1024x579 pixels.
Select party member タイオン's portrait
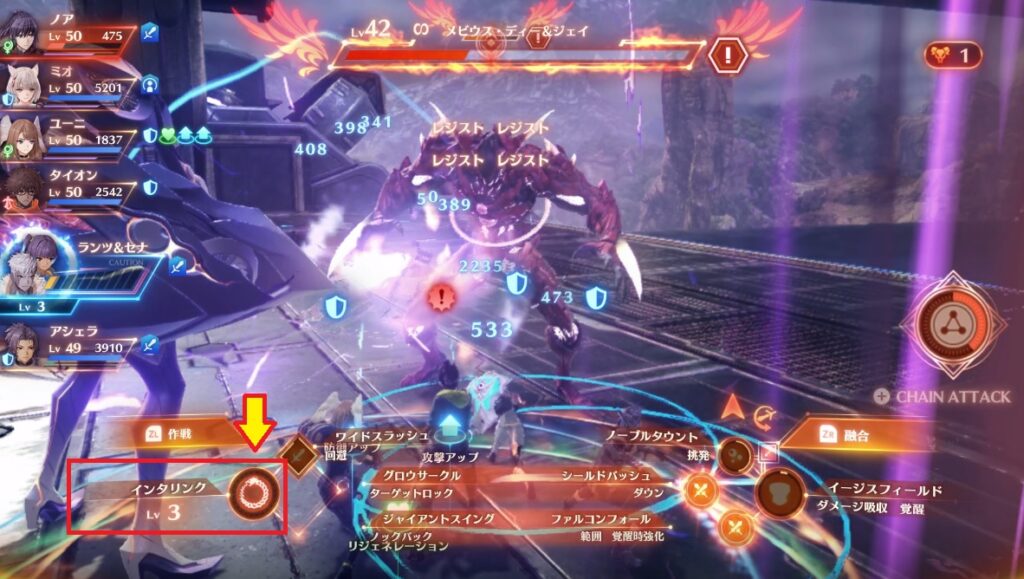point(24,188)
